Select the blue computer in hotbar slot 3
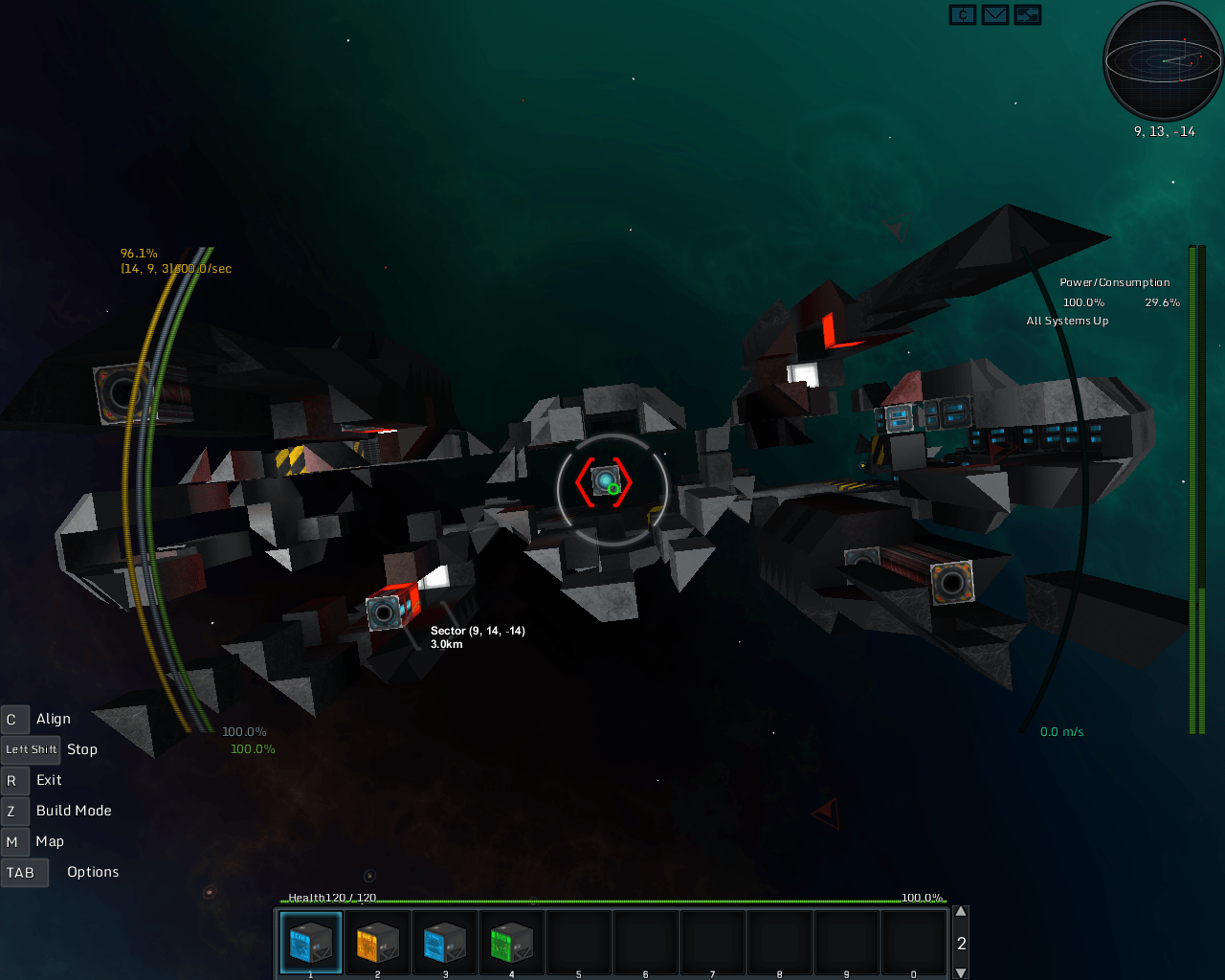The width and height of the screenshot is (1225, 980). pyautogui.click(x=445, y=943)
